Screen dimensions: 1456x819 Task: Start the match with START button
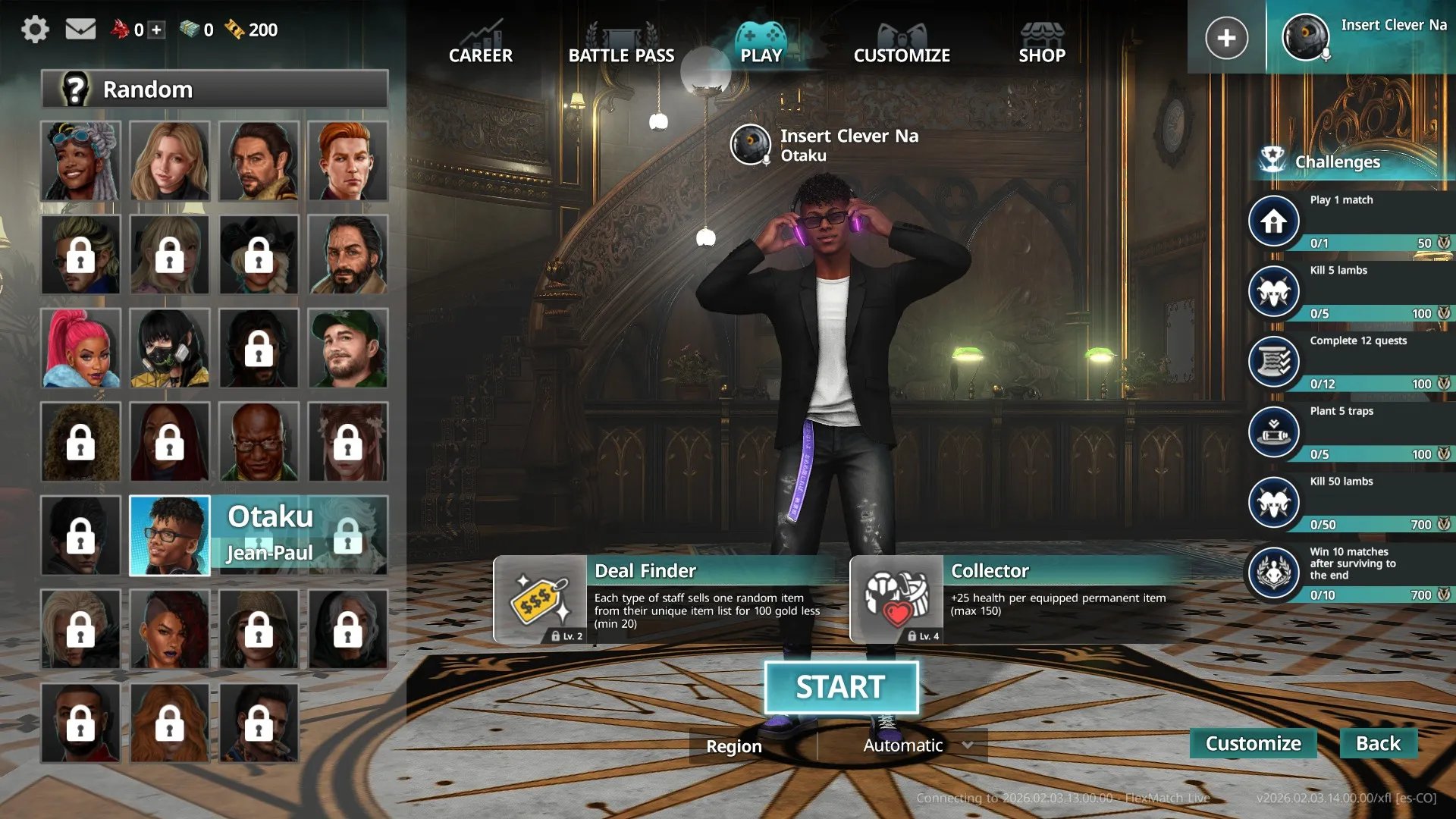[841, 688]
